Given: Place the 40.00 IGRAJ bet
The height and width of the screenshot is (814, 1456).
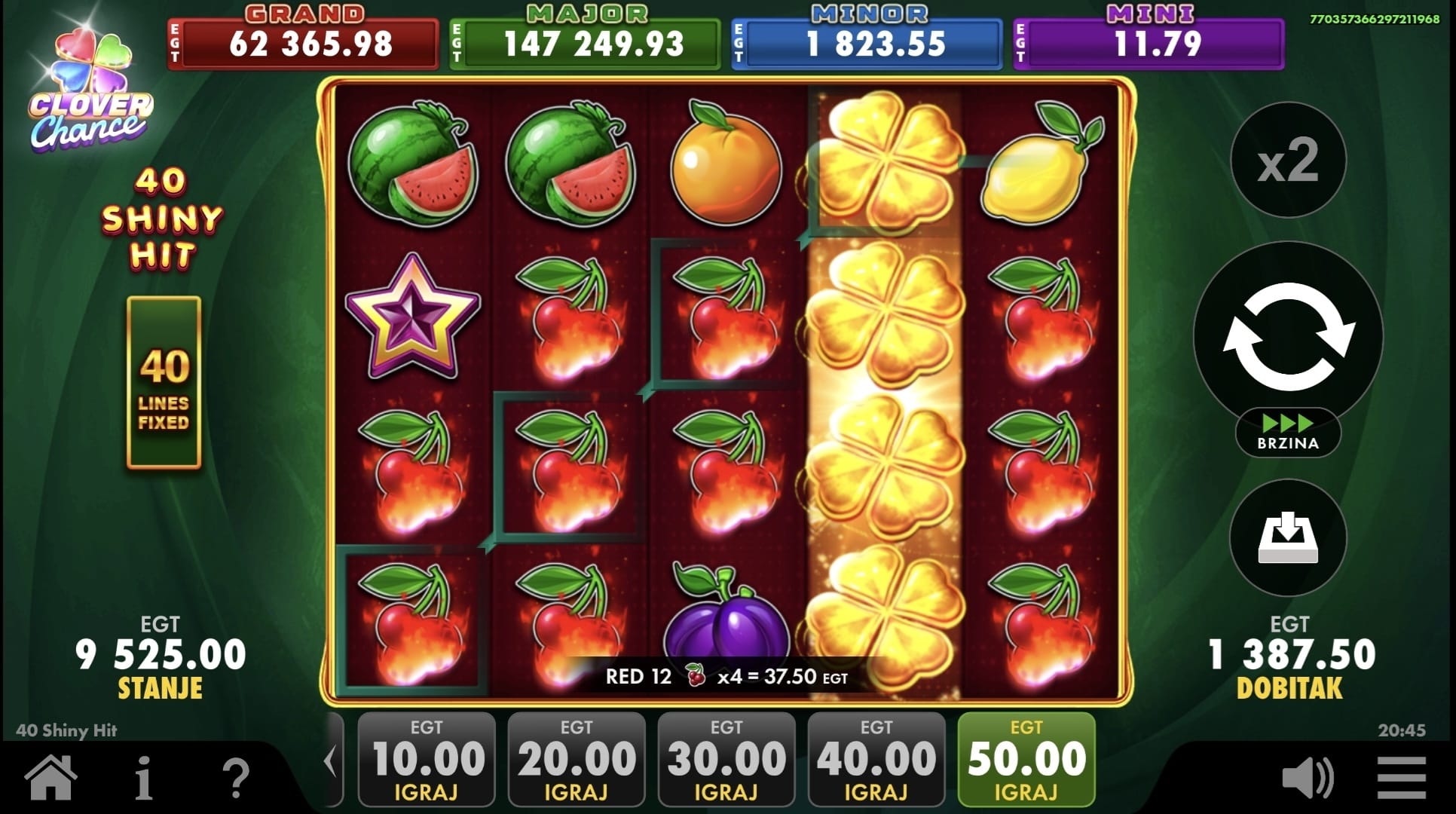Looking at the screenshot, I should [x=876, y=760].
